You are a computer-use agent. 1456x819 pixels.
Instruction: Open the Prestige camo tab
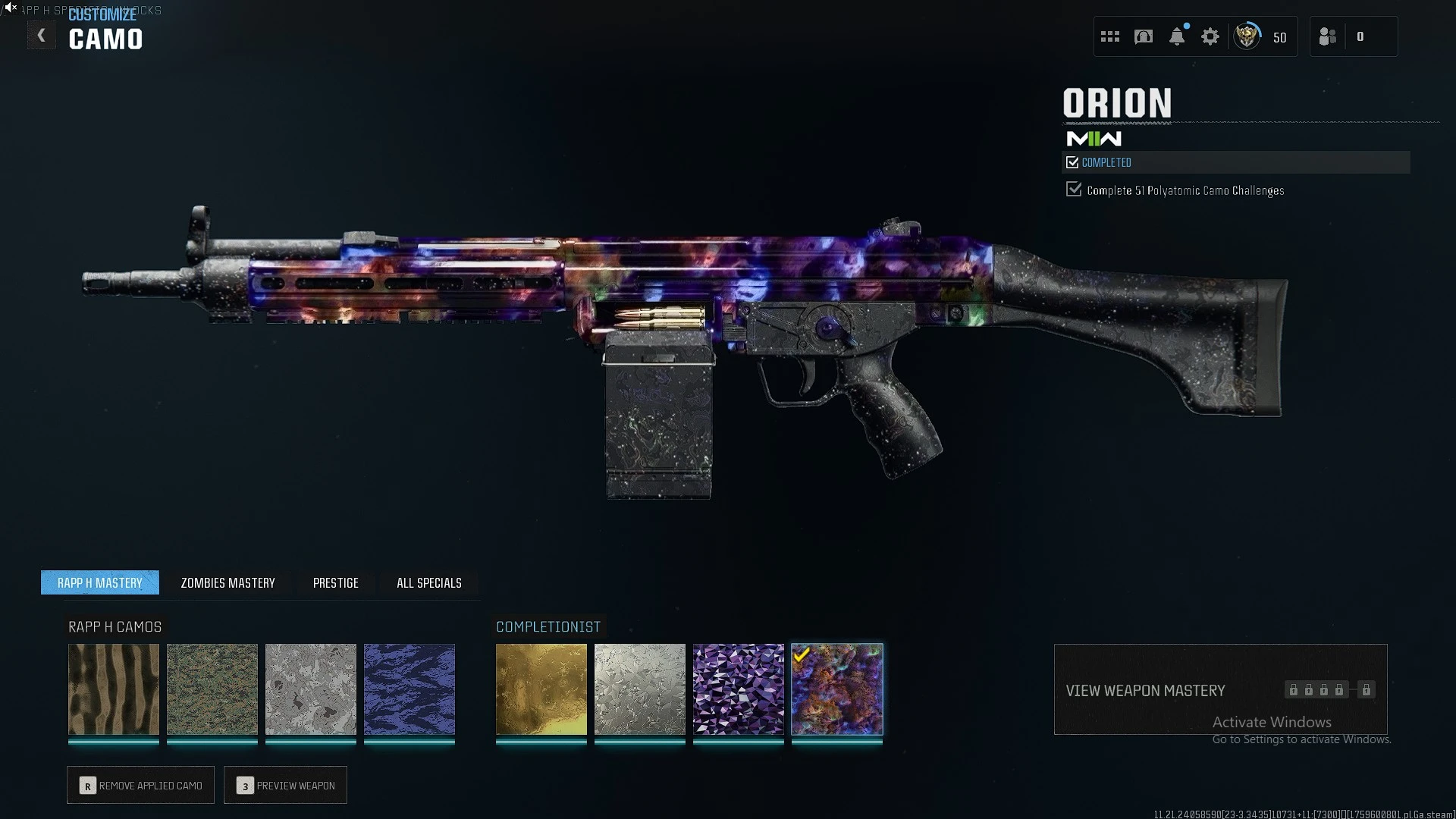(335, 582)
